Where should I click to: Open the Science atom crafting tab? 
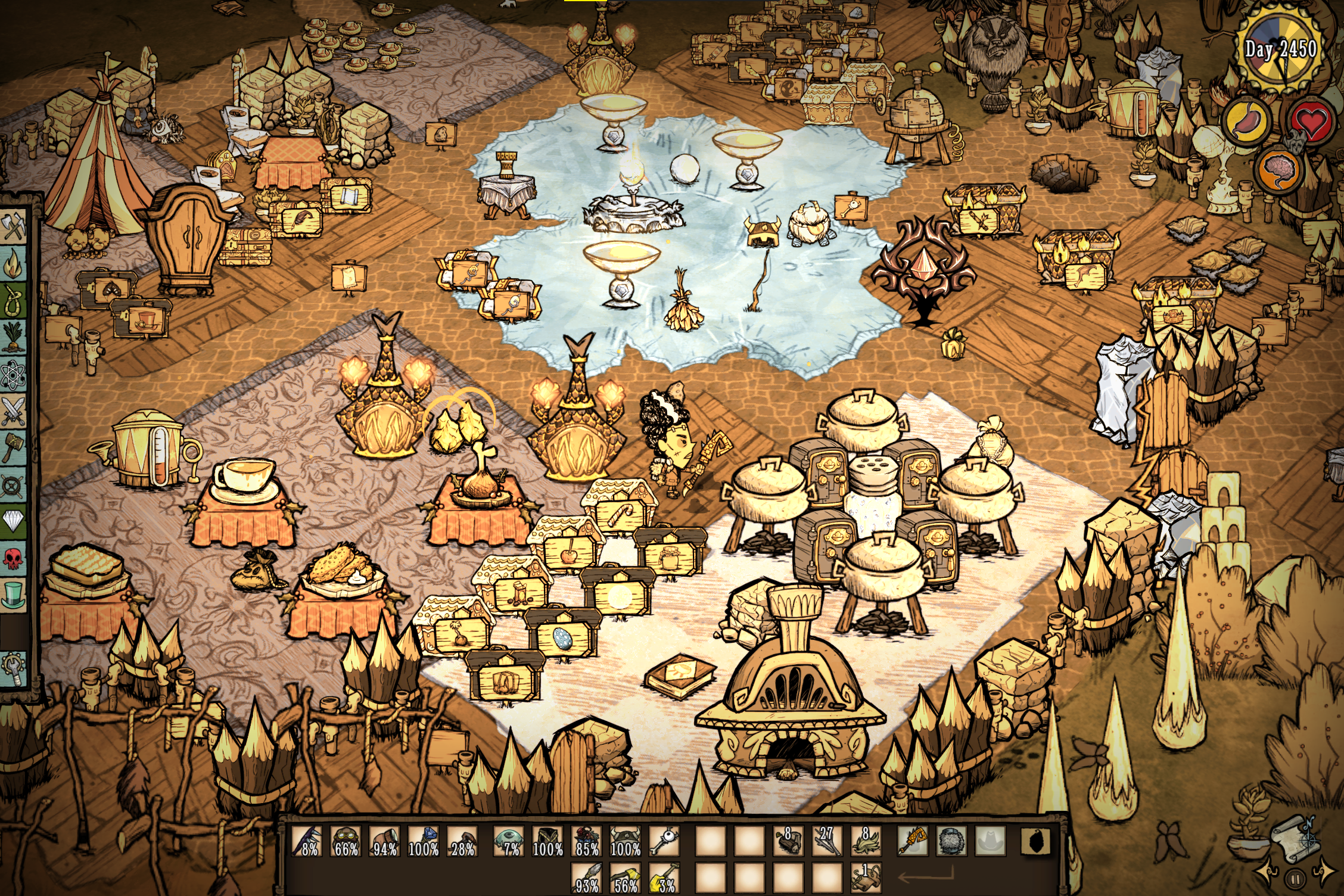coord(13,375)
